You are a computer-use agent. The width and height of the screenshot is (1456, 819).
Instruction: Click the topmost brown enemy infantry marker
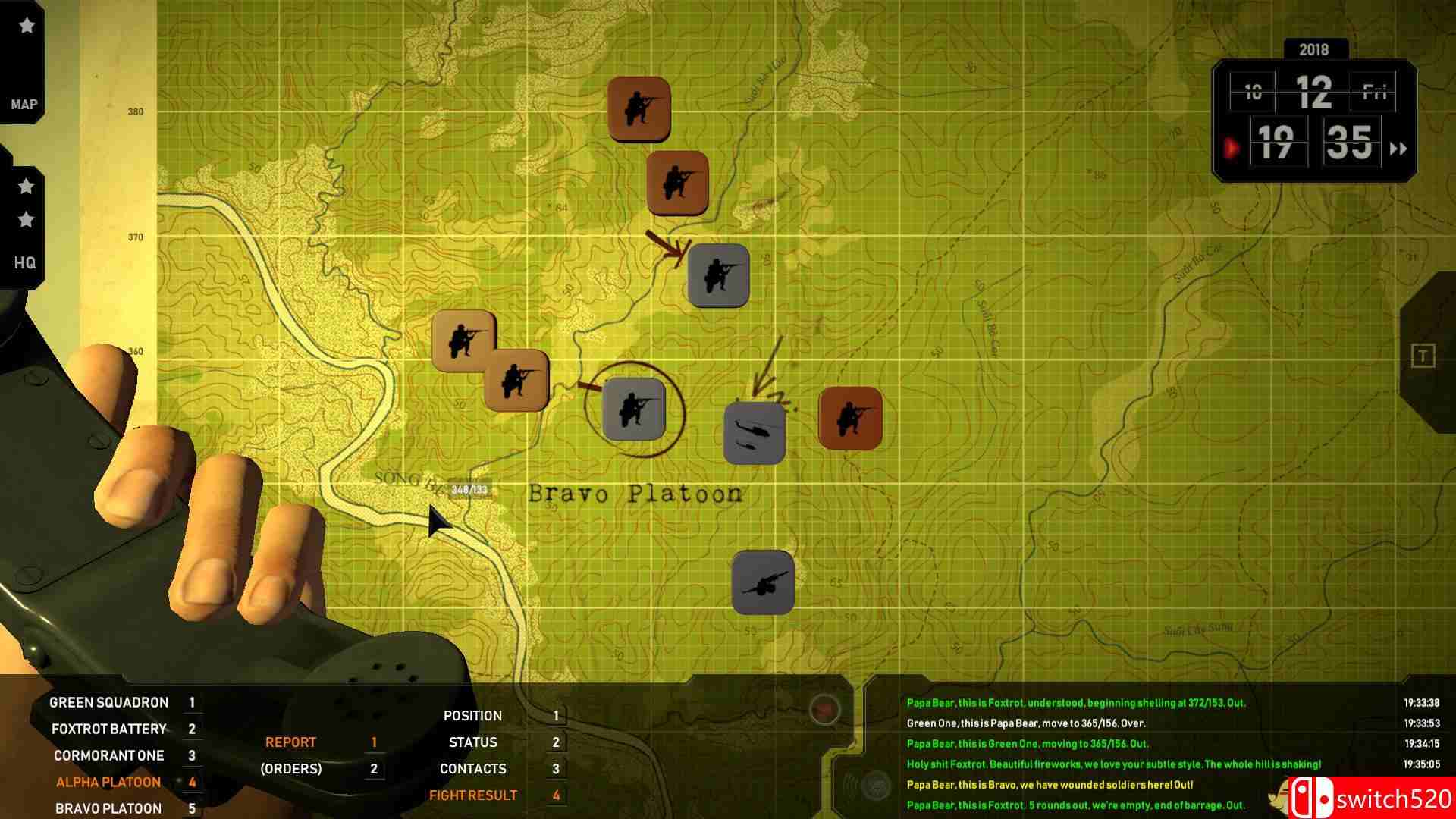[641, 108]
